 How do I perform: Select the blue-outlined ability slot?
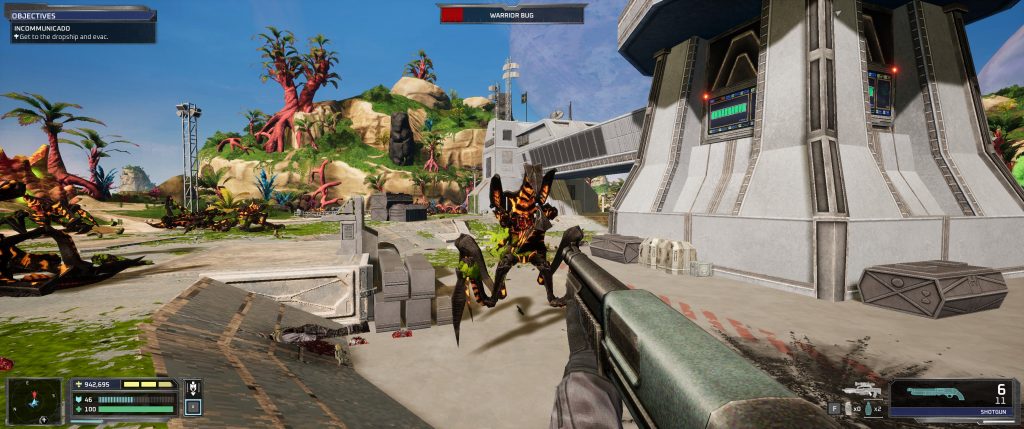[193, 407]
